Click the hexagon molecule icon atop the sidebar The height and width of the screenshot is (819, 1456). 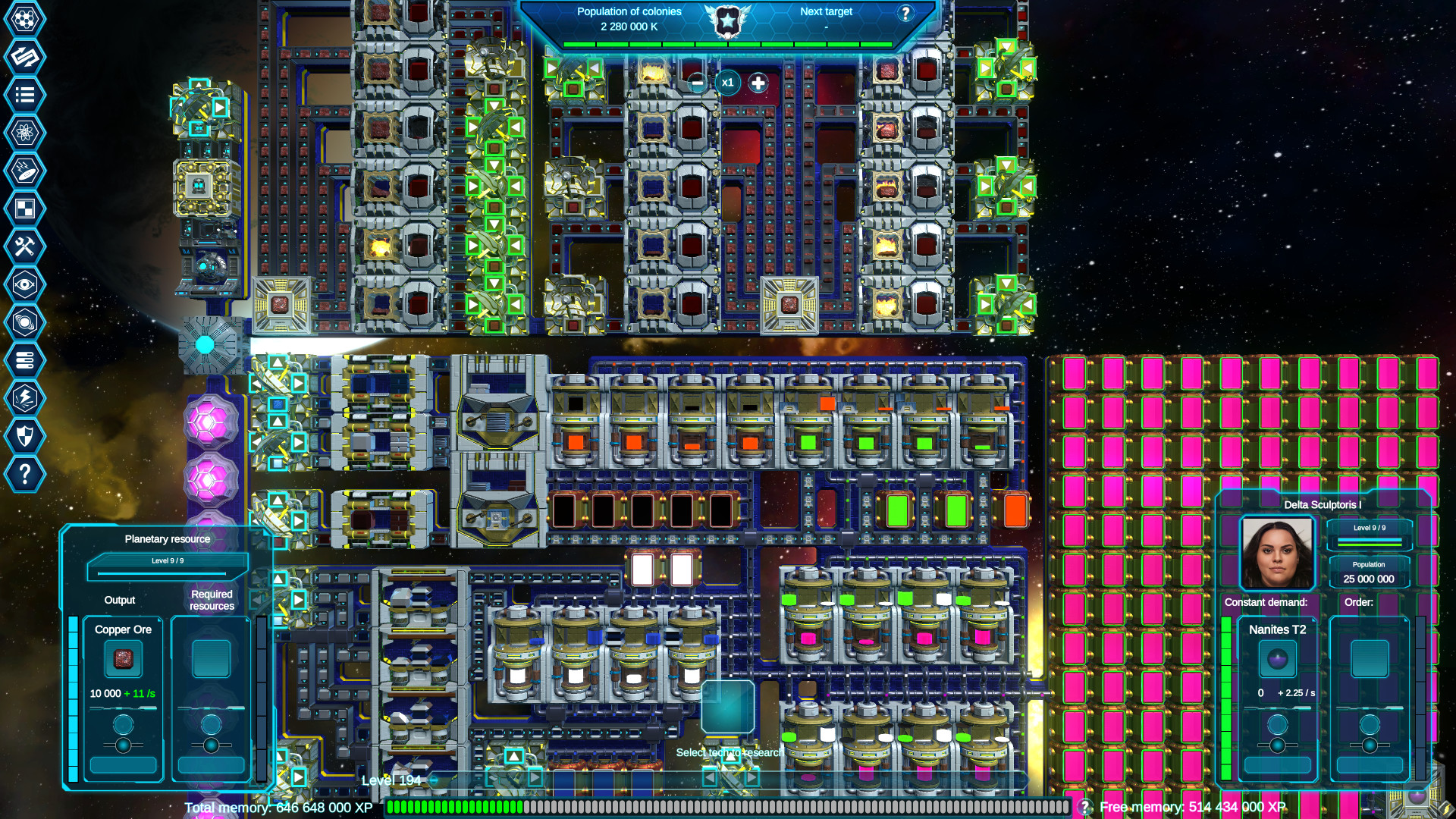pos(25,19)
